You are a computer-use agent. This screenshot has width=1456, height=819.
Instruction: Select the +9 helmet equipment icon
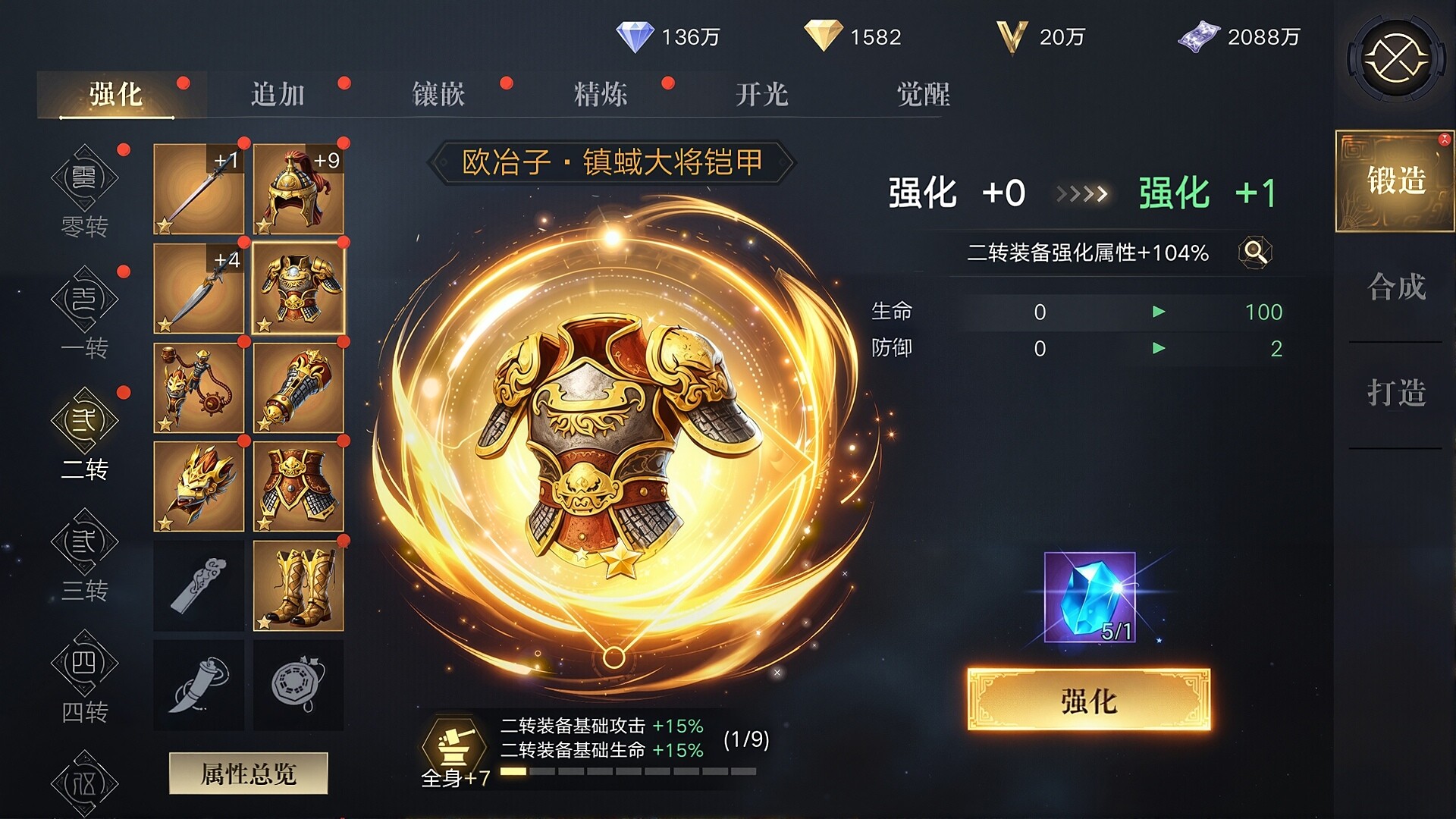pyautogui.click(x=299, y=190)
